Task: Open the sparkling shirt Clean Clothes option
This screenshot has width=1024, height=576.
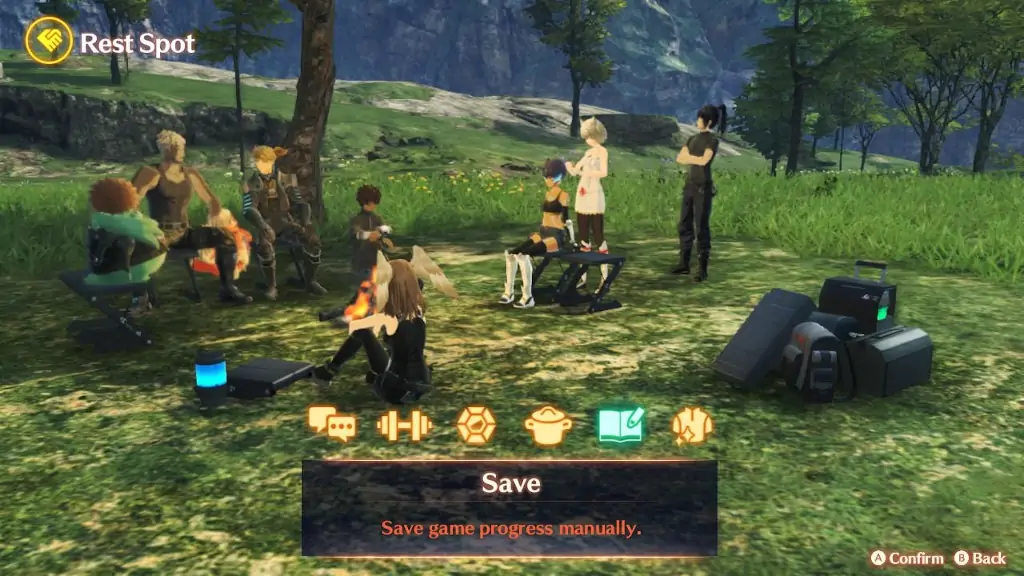Action: [692, 425]
